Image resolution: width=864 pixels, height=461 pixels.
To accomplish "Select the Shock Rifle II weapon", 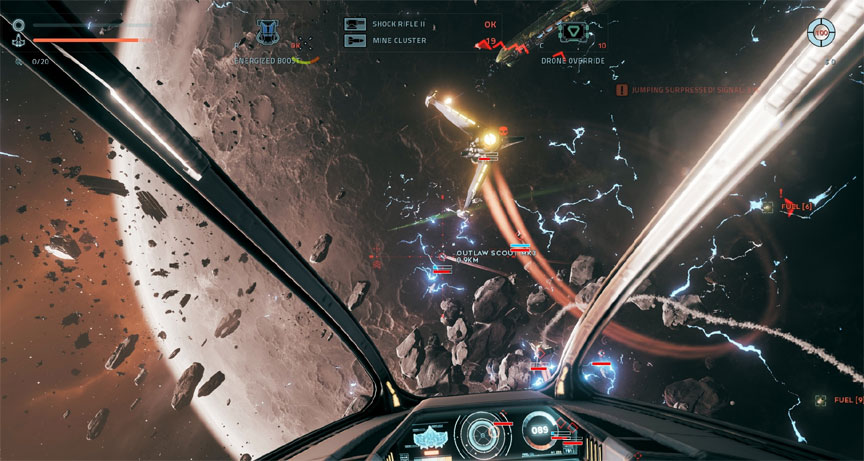I will [x=354, y=24].
